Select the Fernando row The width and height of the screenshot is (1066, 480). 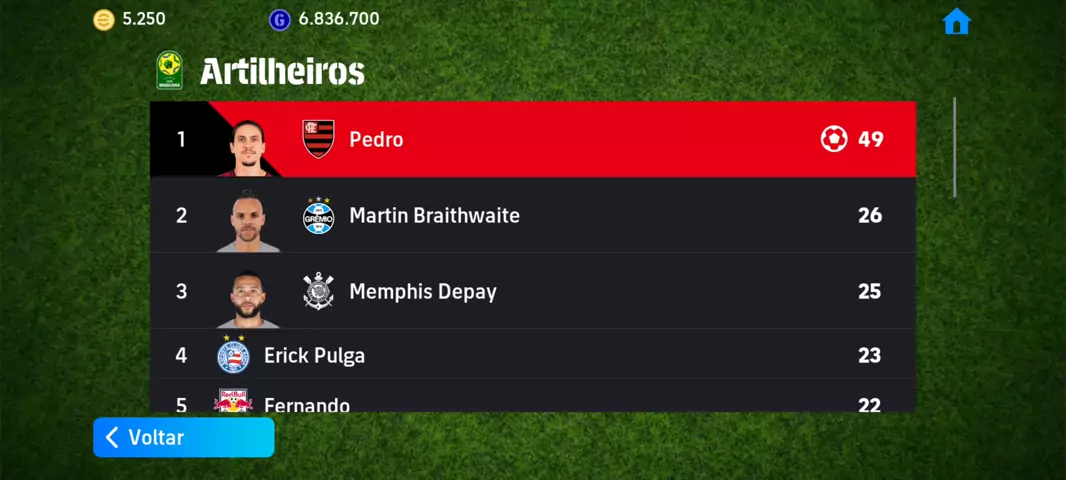532,402
